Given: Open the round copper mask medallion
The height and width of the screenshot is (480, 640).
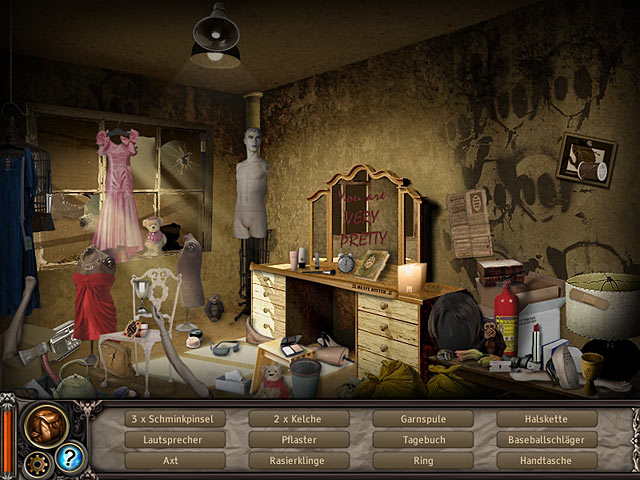Looking at the screenshot, I should pyautogui.click(x=47, y=424).
